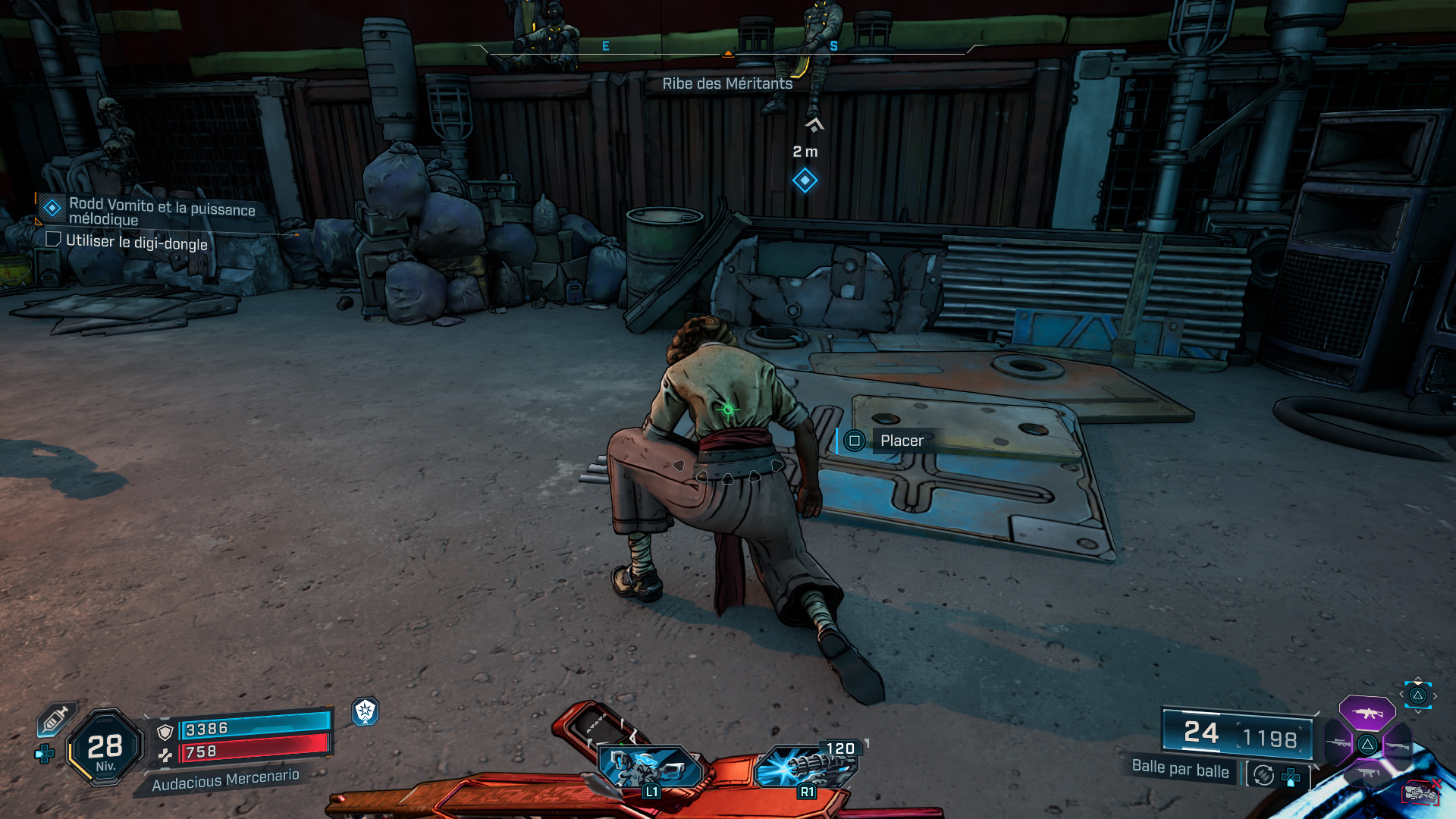Expand the right chevron beside the swap indicator
This screenshot has width=1456, height=819.
pos(1435,695)
